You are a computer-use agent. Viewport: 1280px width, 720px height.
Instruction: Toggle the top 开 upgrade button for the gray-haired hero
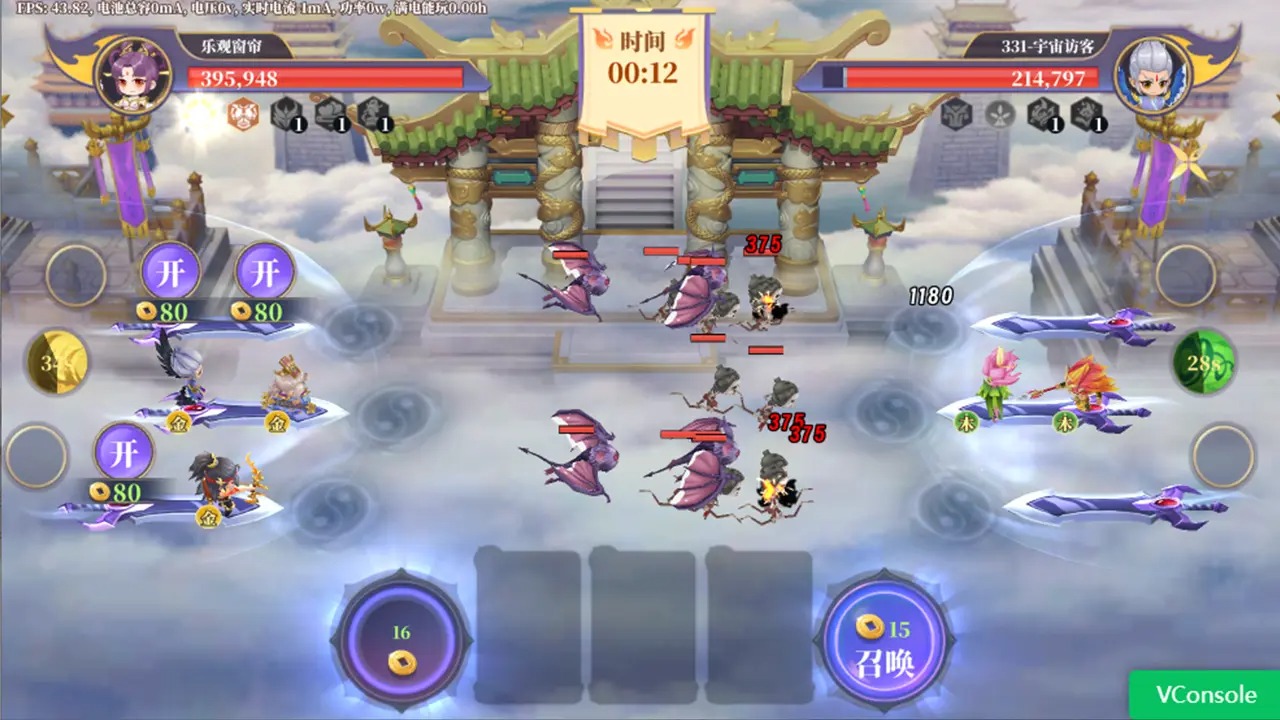170,268
